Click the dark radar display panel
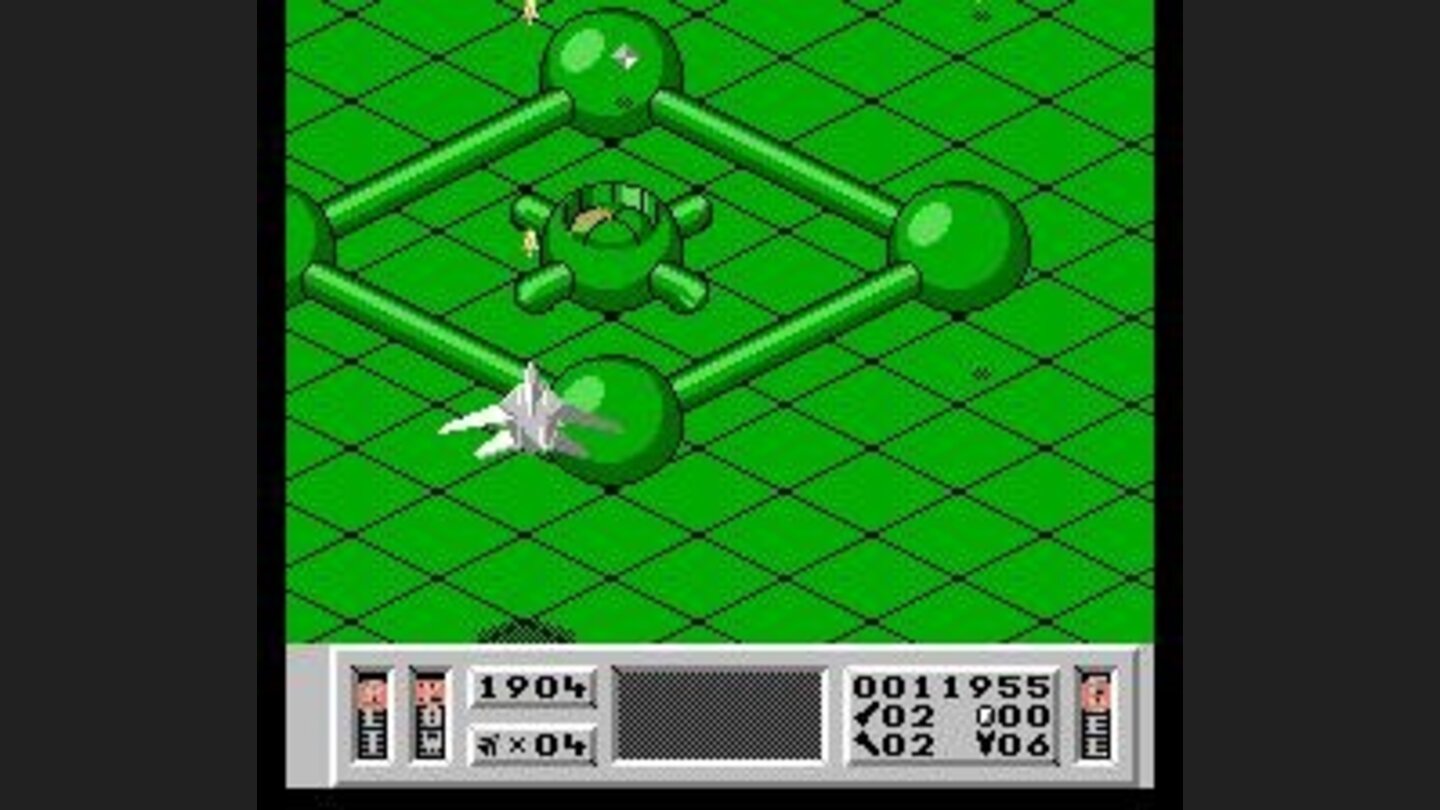This screenshot has width=1440, height=810. tap(718, 716)
